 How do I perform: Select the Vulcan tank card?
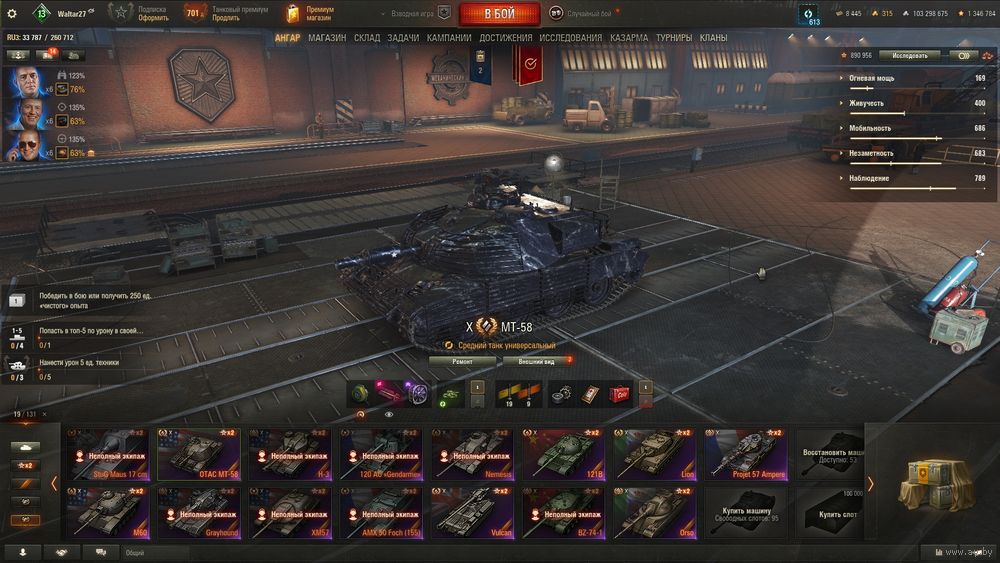[472, 513]
